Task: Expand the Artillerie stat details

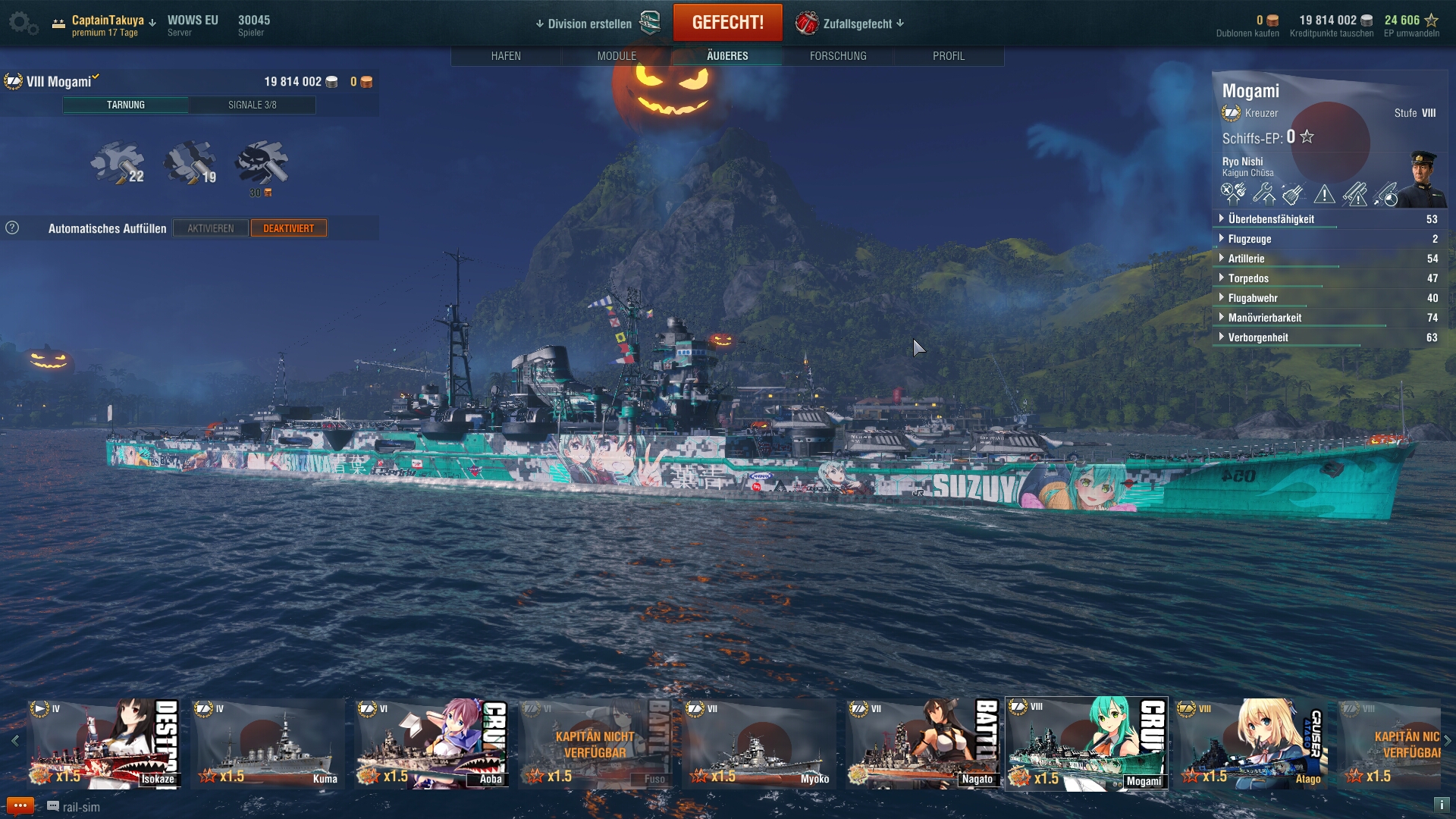Action: pyautogui.click(x=1246, y=259)
